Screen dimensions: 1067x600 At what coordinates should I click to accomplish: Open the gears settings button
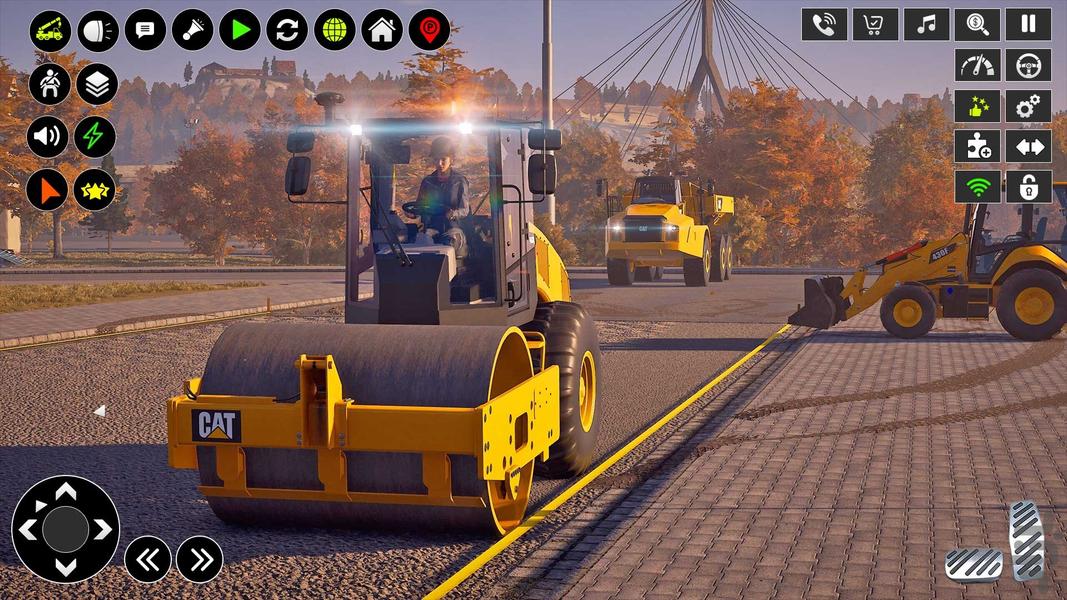(x=1028, y=106)
